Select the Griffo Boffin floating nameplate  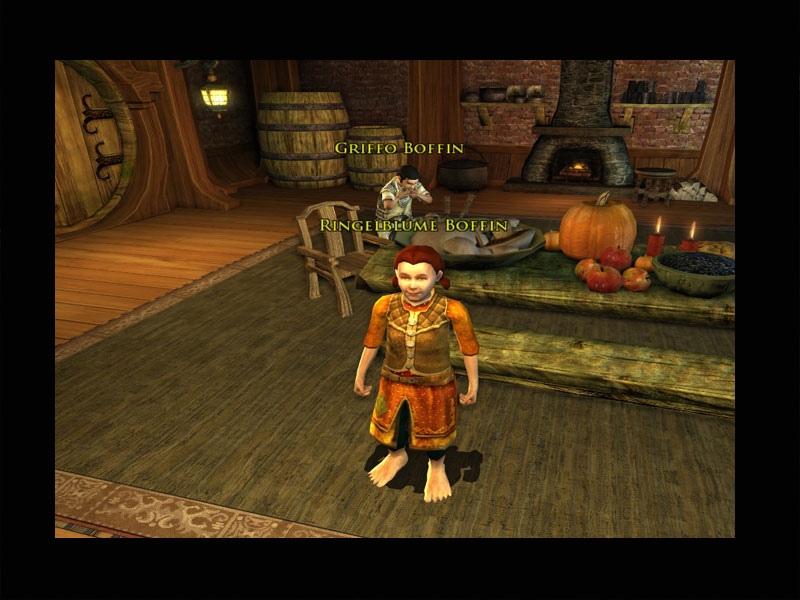399,148
